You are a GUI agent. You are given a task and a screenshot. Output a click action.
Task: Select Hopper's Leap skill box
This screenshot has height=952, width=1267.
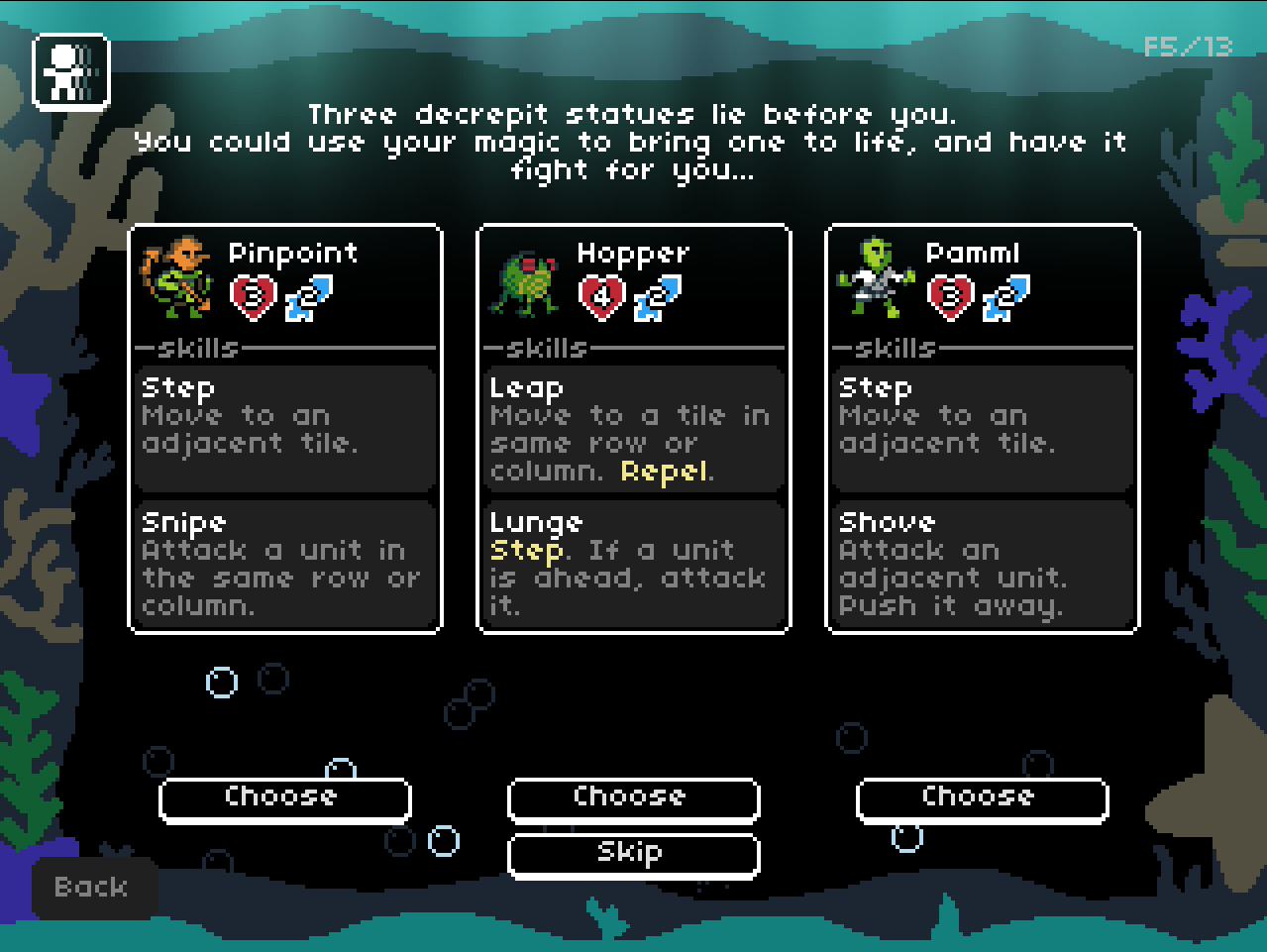(x=634, y=429)
